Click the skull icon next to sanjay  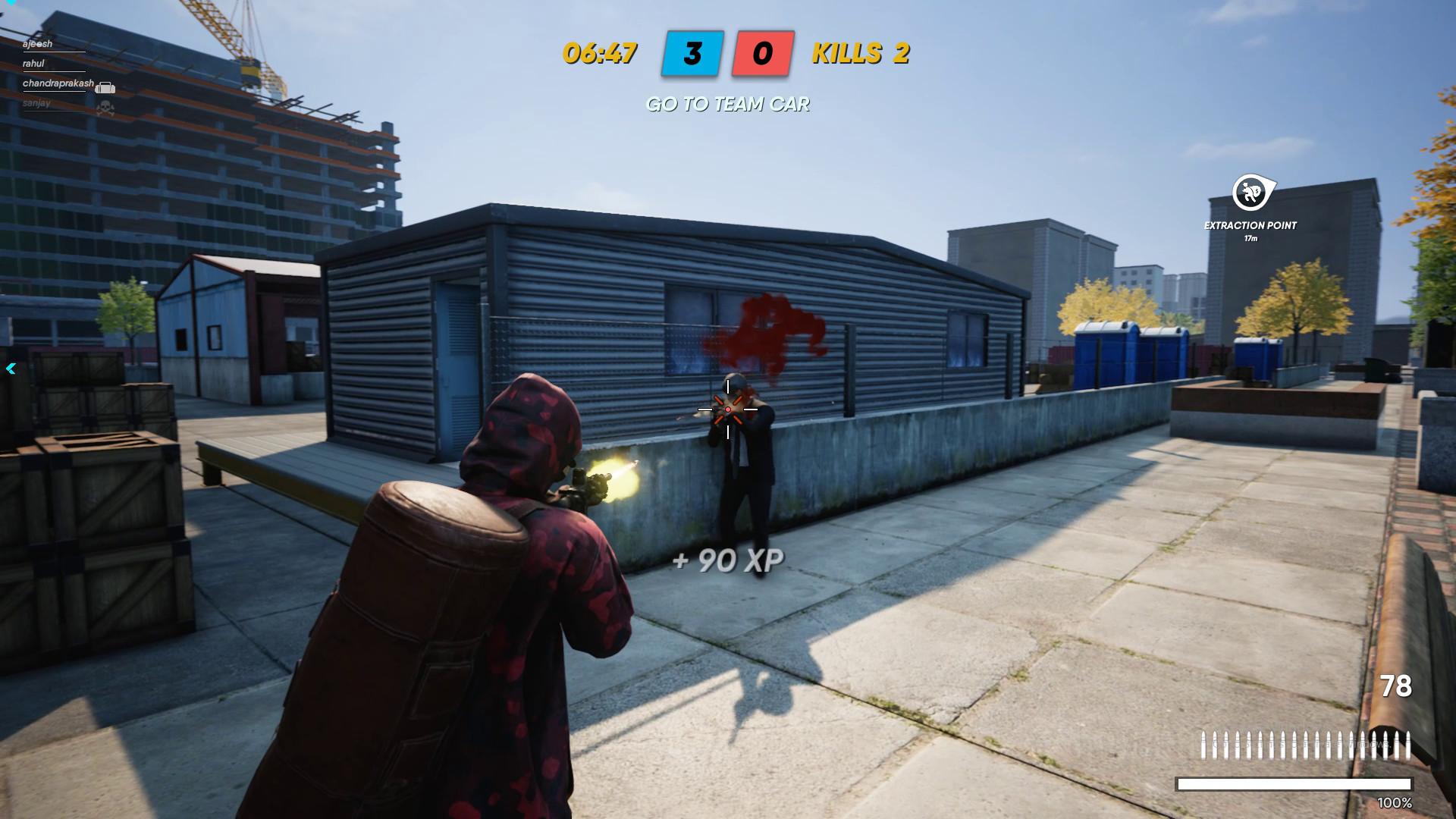pos(105,108)
